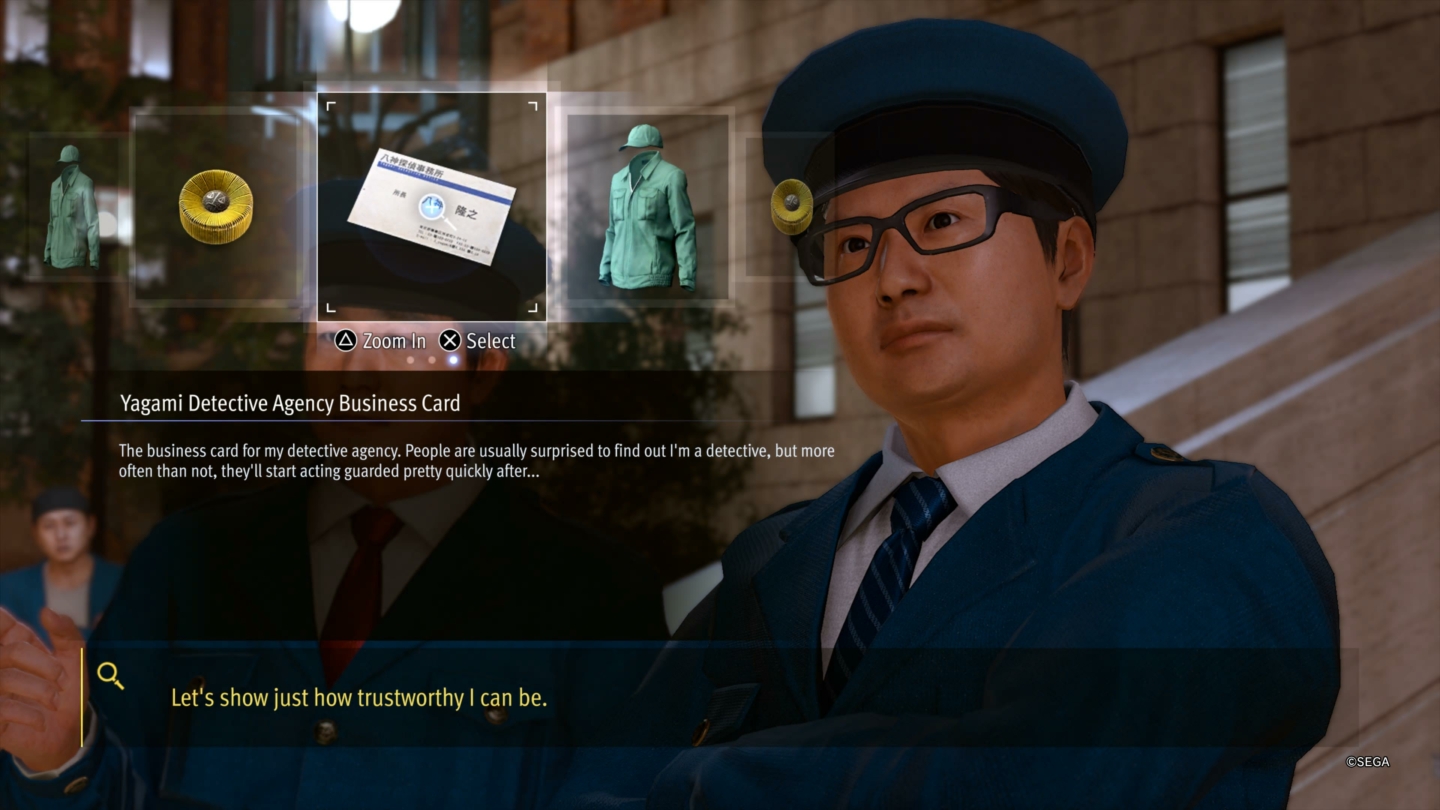Click the X Select button icon
This screenshot has height=810, width=1440.
tap(451, 340)
